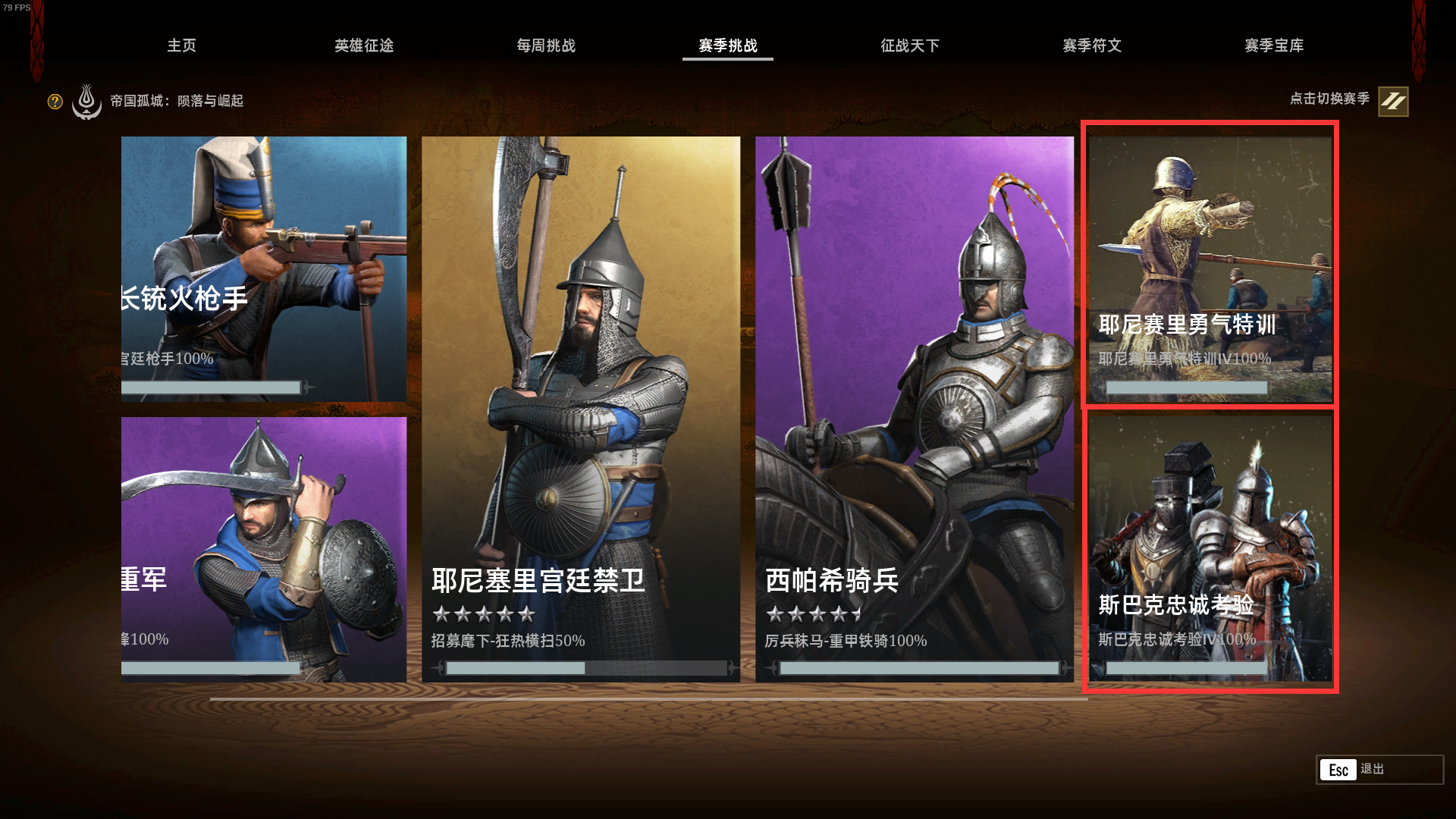Viewport: 1456px width, 819px height.
Task: Go to the 赛季宝库 tab
Action: pos(1273,45)
